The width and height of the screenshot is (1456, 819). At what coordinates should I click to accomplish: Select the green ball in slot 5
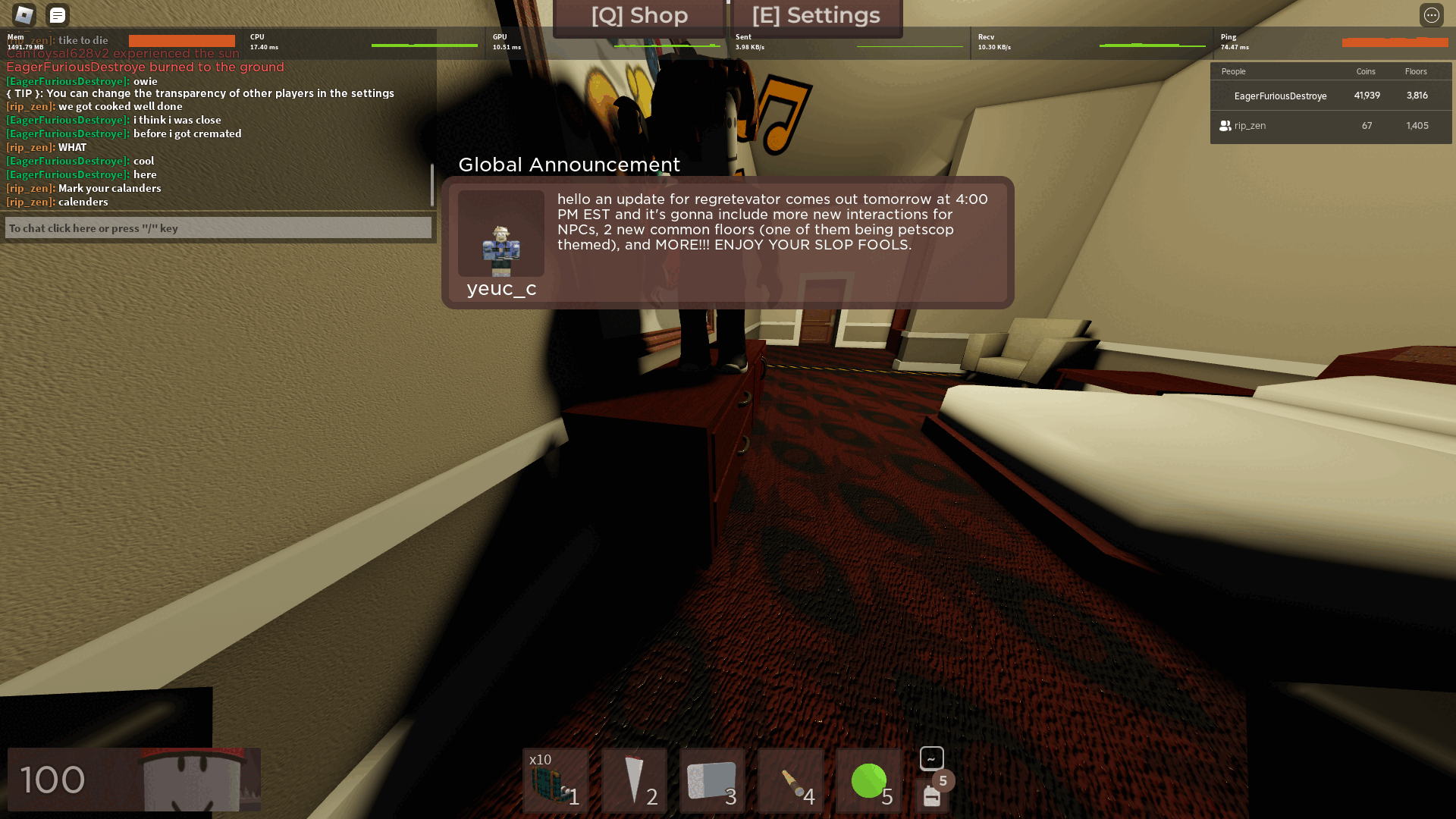coord(869,781)
